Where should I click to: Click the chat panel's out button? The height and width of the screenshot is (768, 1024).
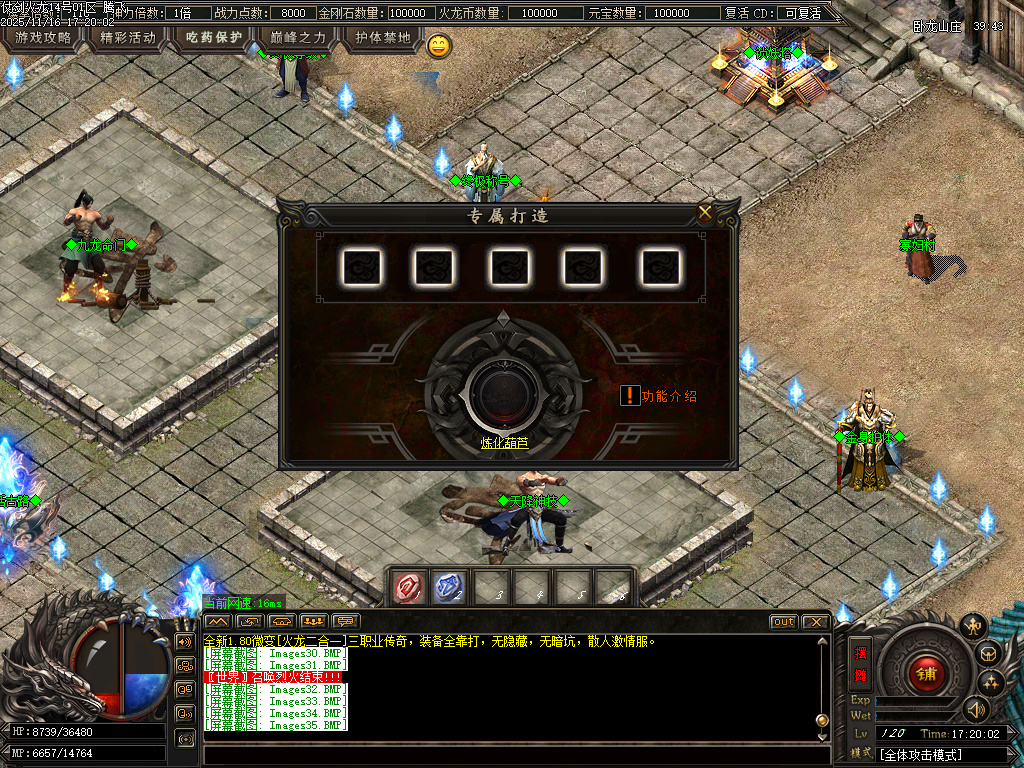[784, 622]
